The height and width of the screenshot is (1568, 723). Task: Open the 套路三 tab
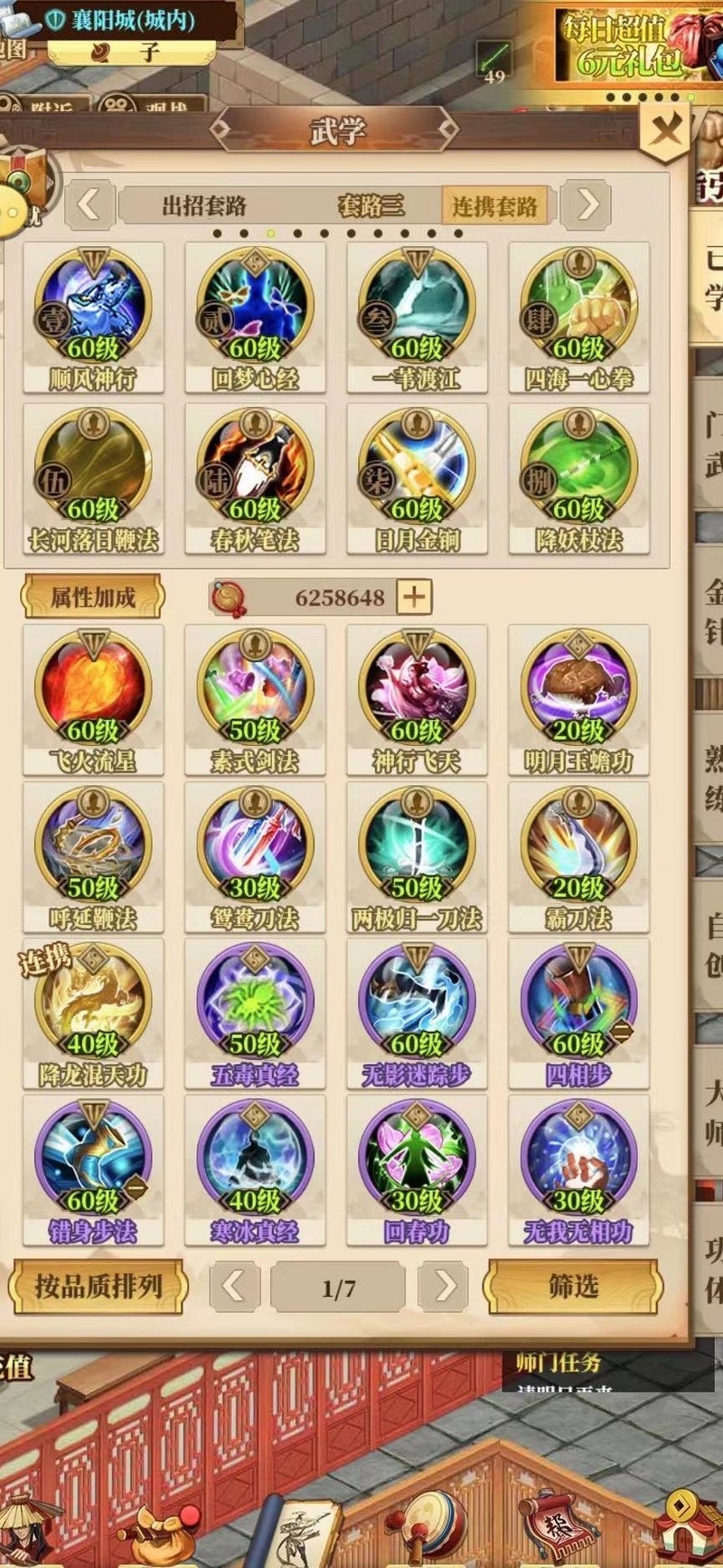(371, 205)
